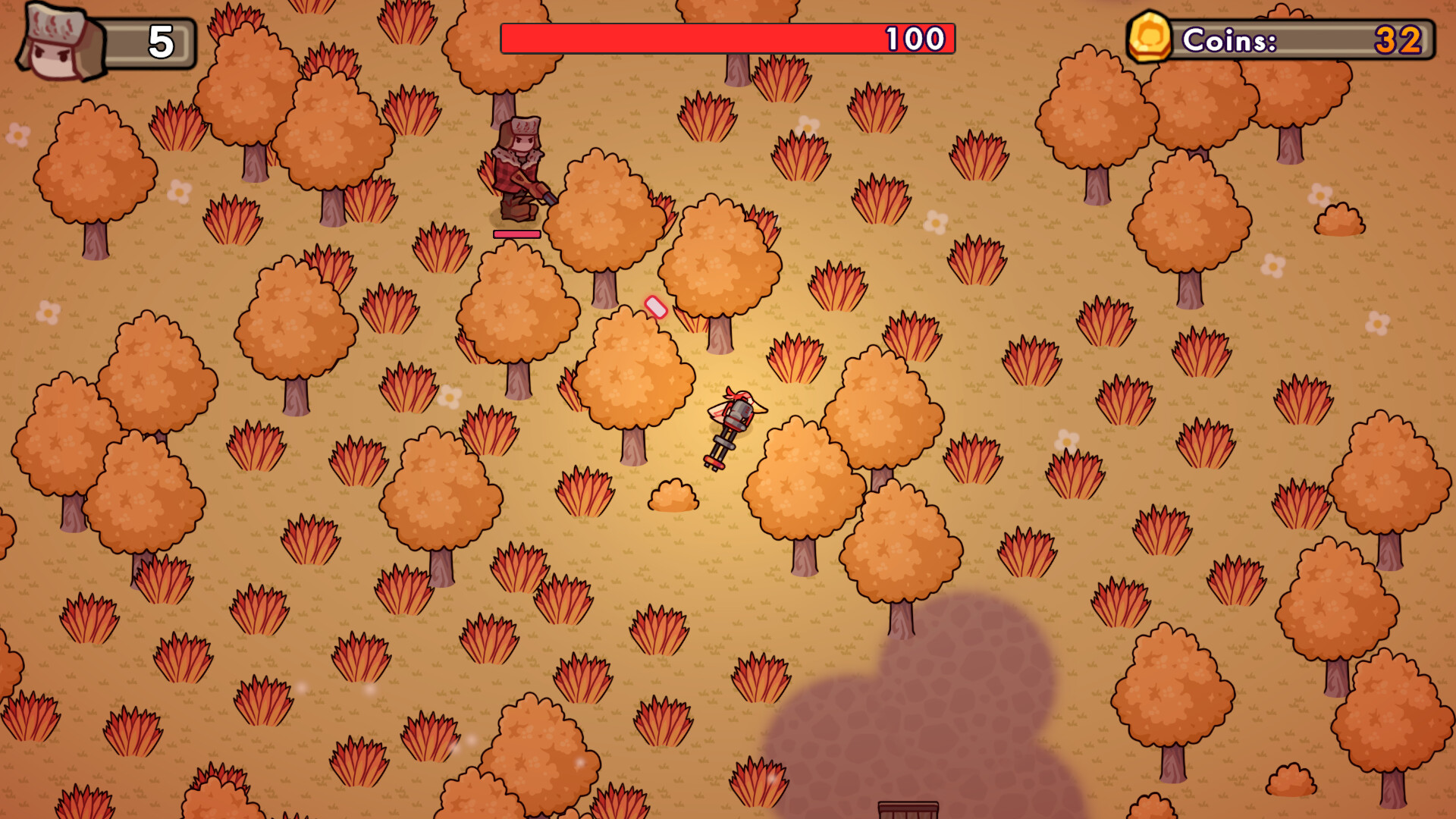Select the white flower left of the enemy
The height and width of the screenshot is (819, 1456).
[178, 192]
